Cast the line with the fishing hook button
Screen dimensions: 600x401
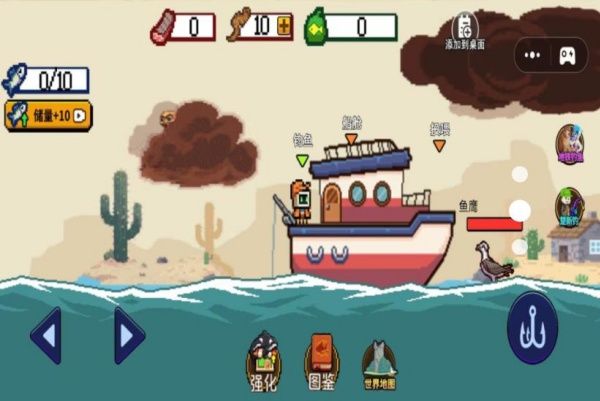tap(531, 329)
